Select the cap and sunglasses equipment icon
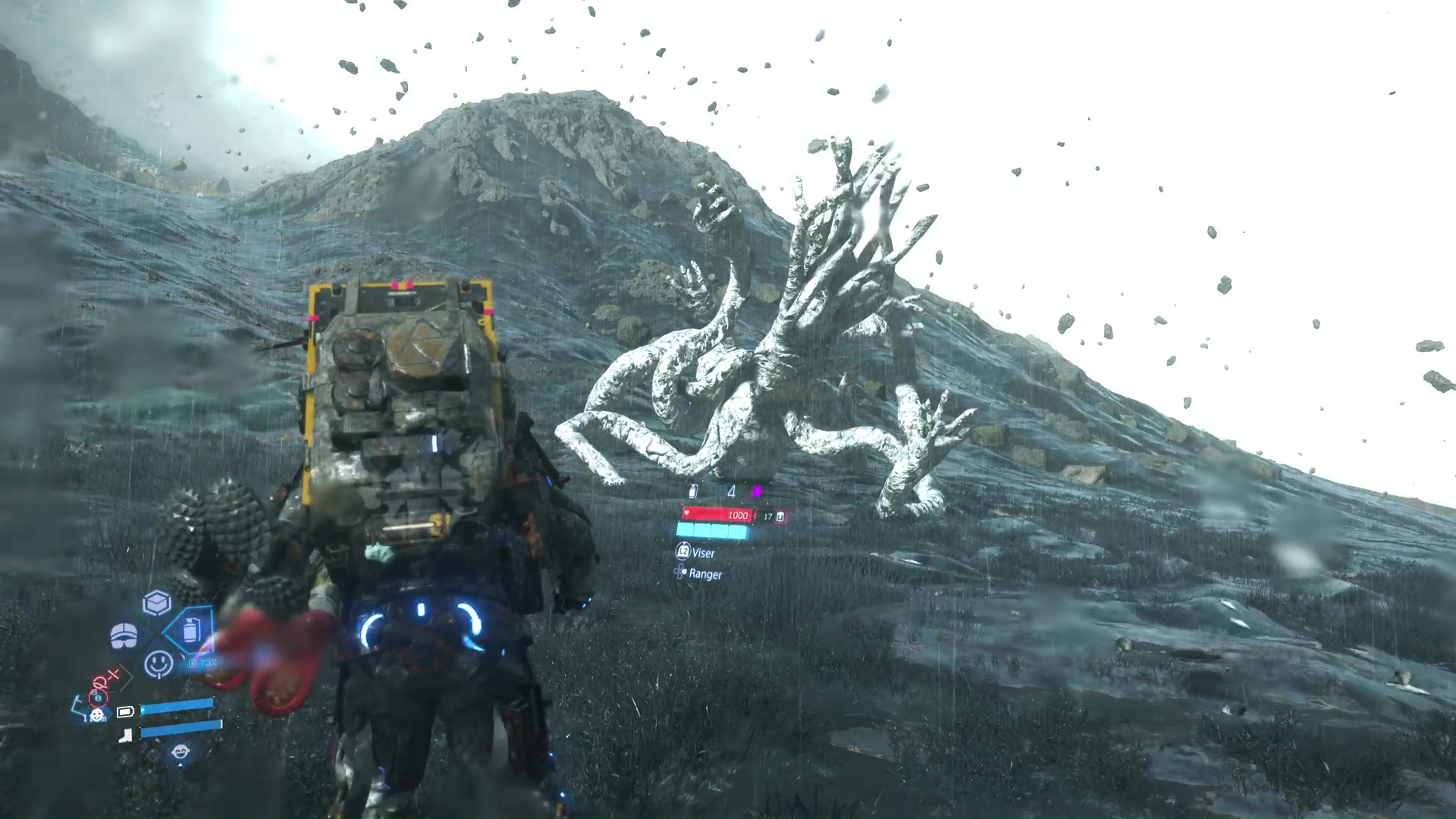1456x819 pixels. [124, 635]
